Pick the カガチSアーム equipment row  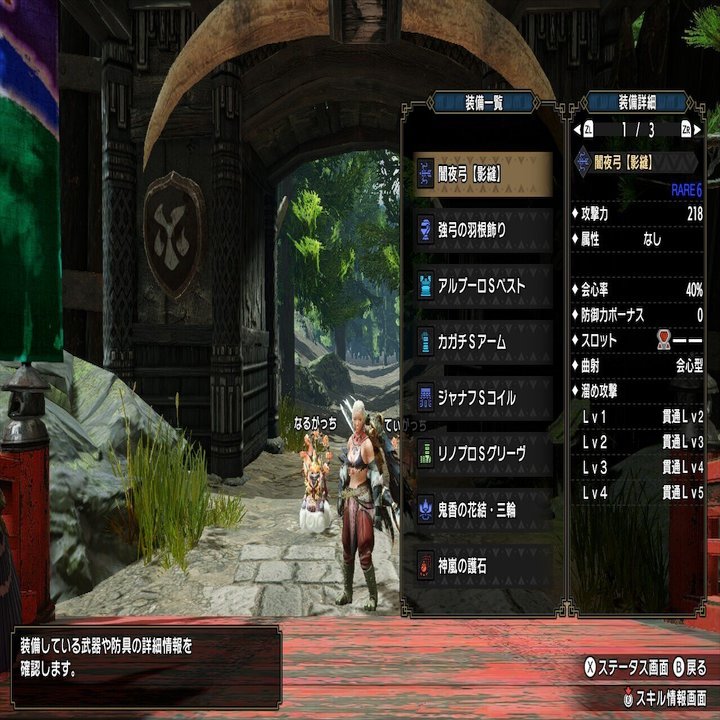coord(483,342)
